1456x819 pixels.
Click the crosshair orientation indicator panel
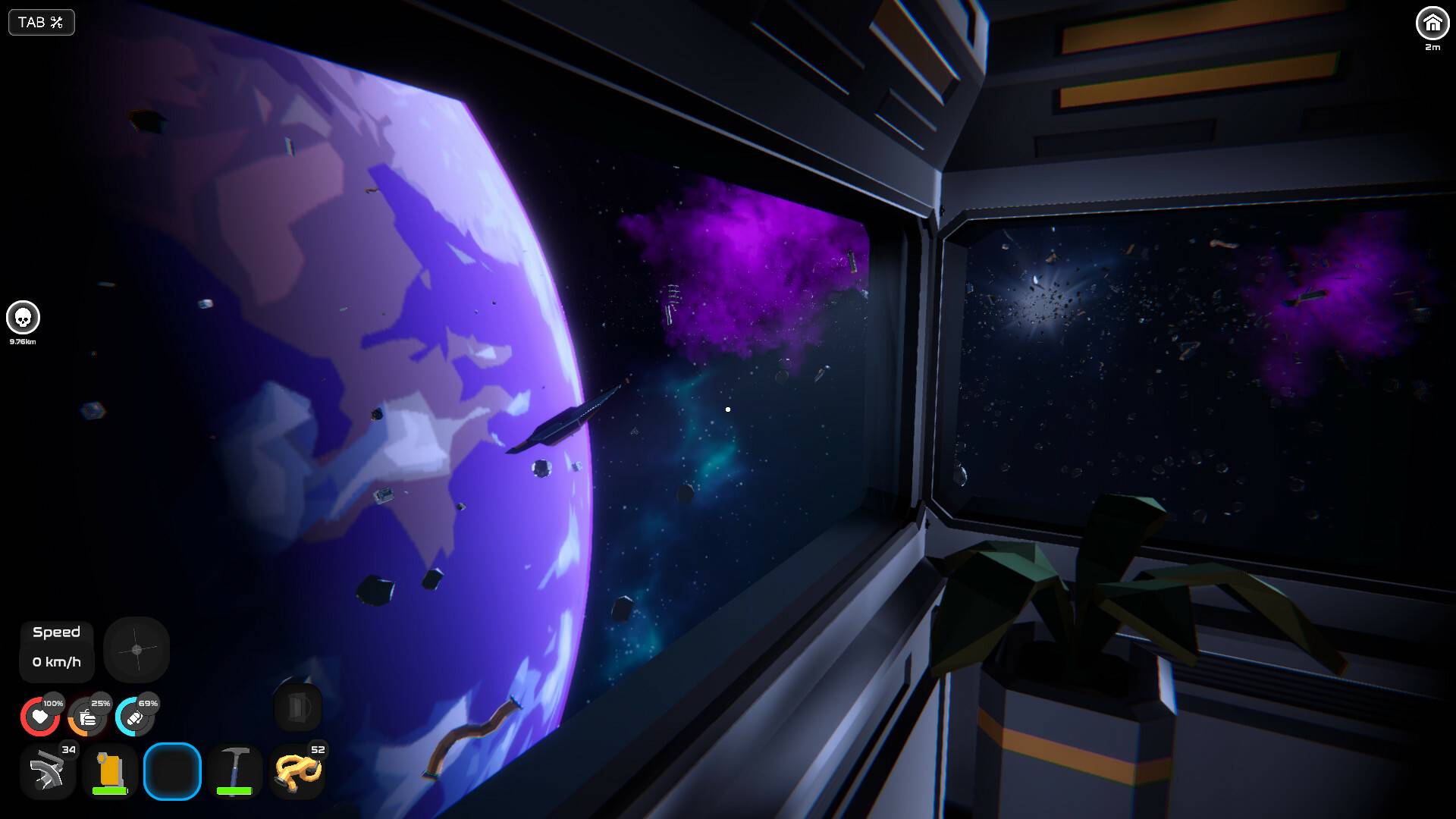[x=136, y=650]
